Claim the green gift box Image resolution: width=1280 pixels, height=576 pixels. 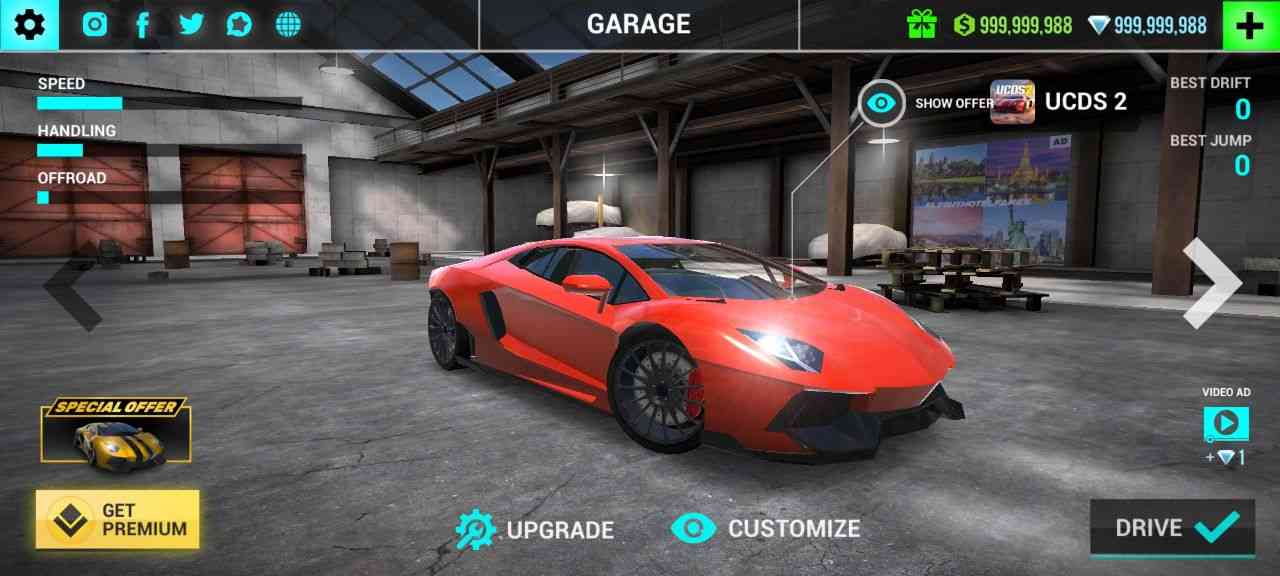pos(921,25)
